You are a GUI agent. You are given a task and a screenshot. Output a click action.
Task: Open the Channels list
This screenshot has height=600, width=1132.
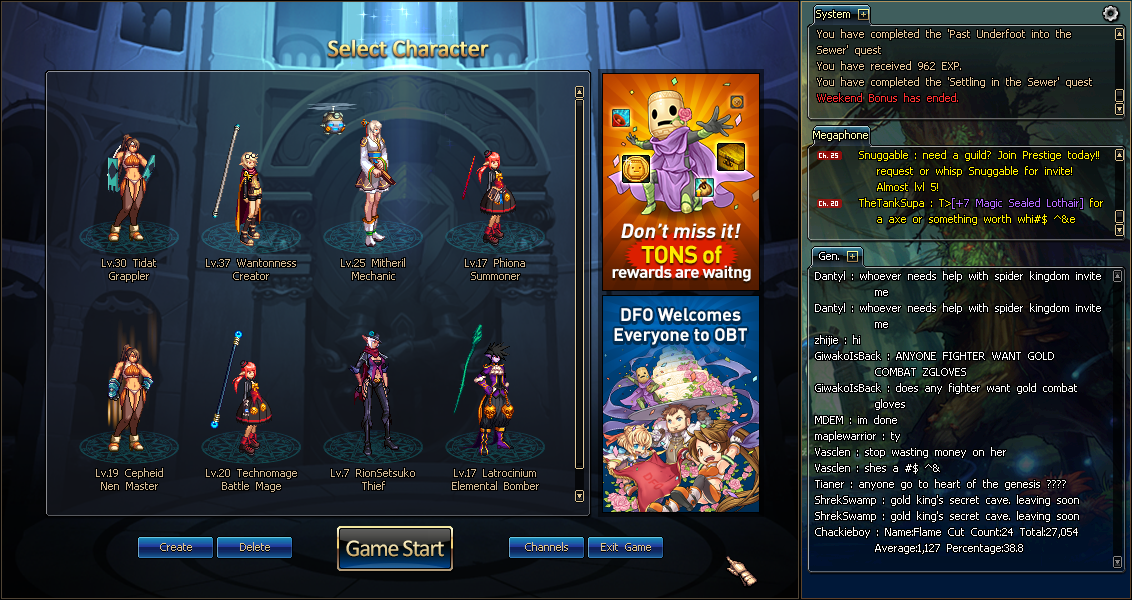click(546, 547)
